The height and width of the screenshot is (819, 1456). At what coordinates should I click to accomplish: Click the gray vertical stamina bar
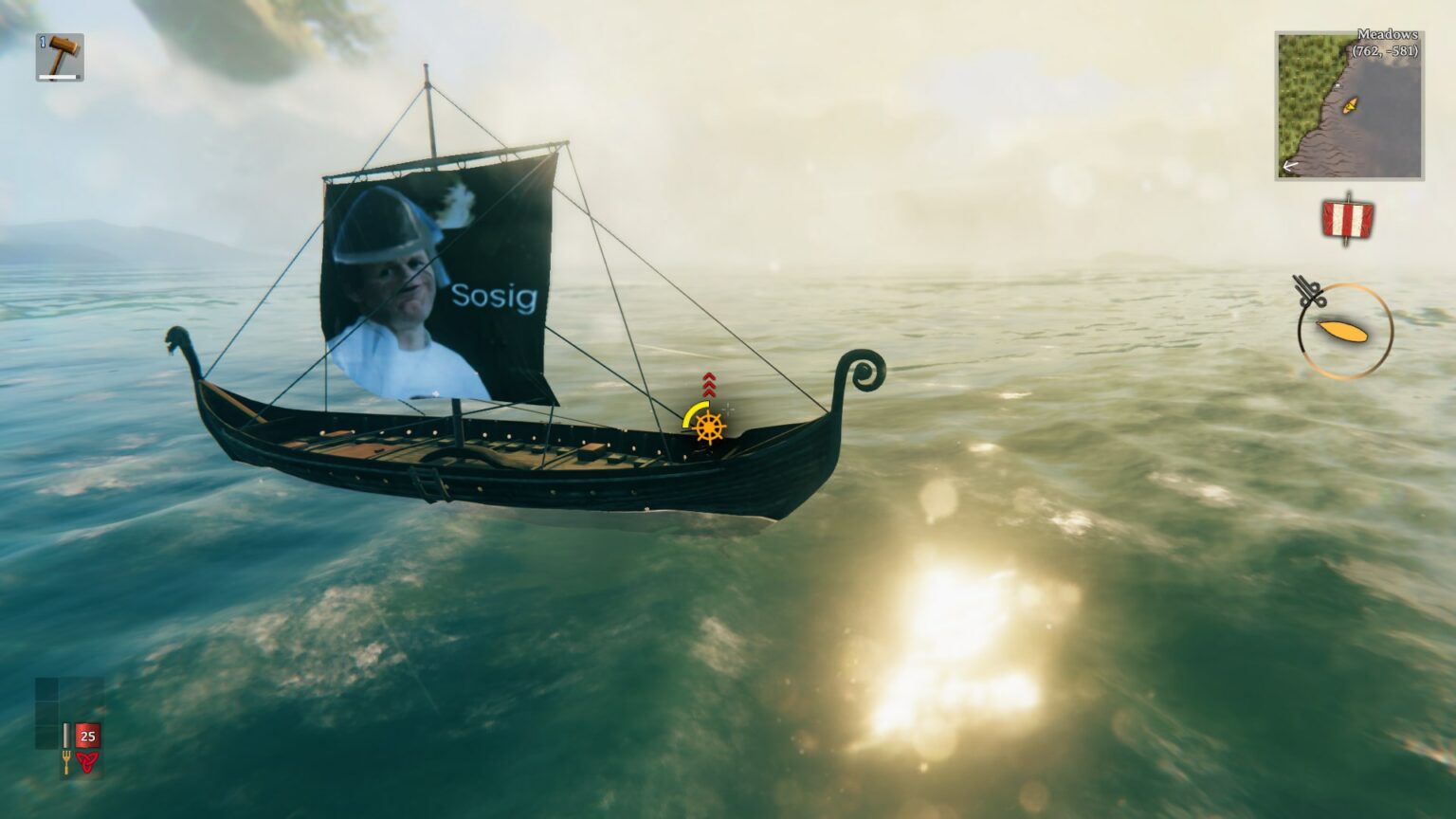pos(66,735)
